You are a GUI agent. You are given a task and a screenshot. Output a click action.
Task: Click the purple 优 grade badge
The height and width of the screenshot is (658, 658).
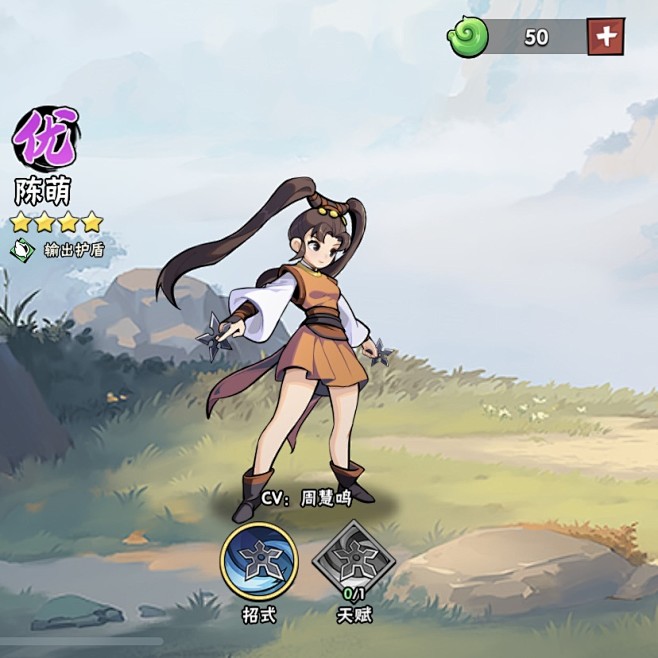pos(45,139)
